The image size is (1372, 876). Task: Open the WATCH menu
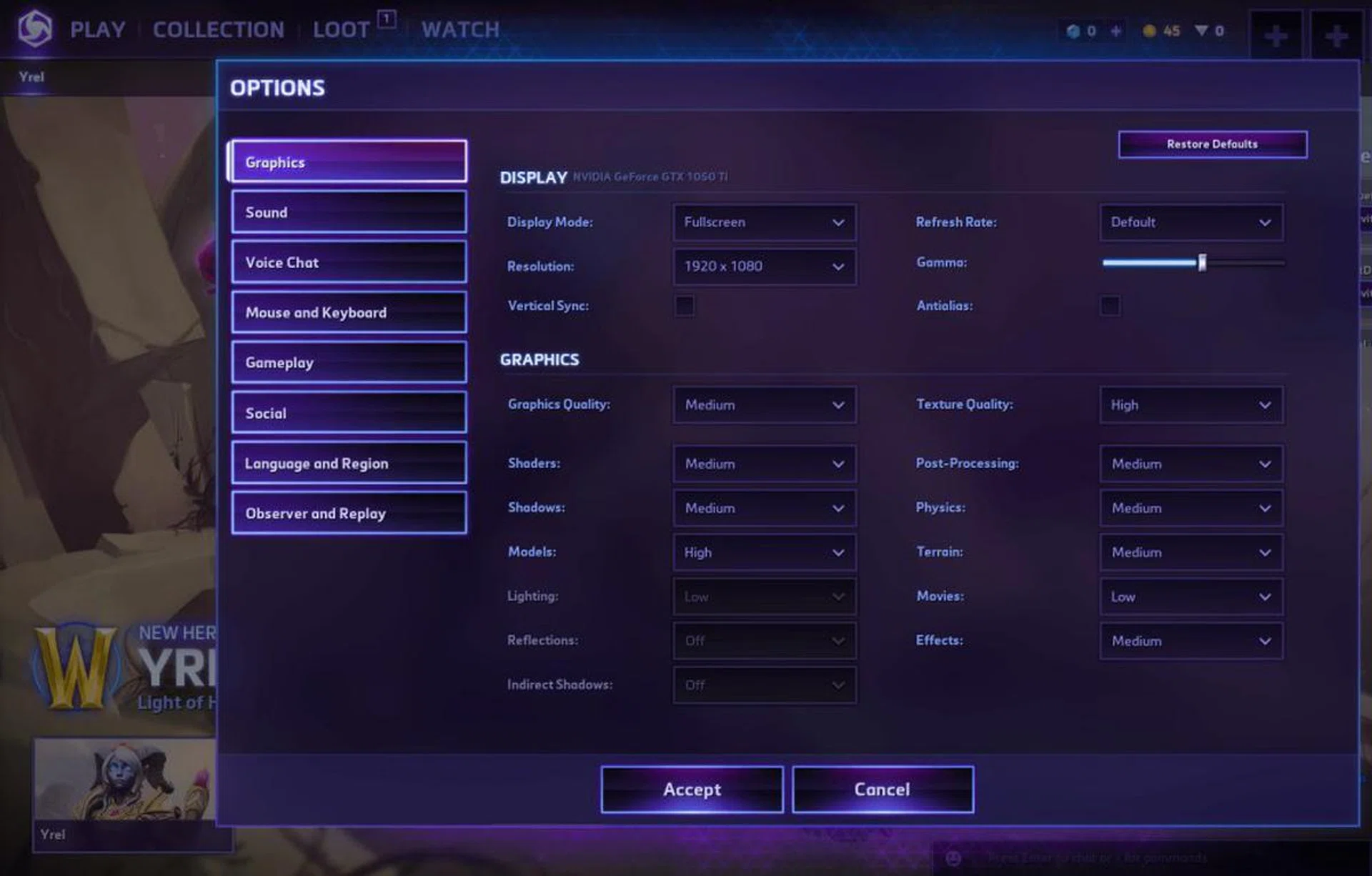(x=460, y=29)
